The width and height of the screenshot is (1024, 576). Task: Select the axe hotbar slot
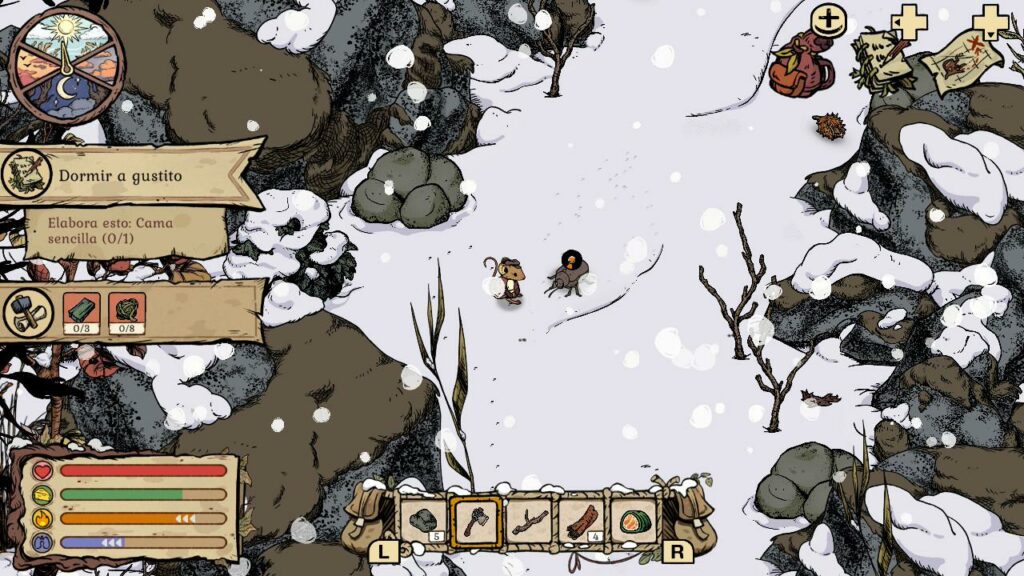coord(476,521)
